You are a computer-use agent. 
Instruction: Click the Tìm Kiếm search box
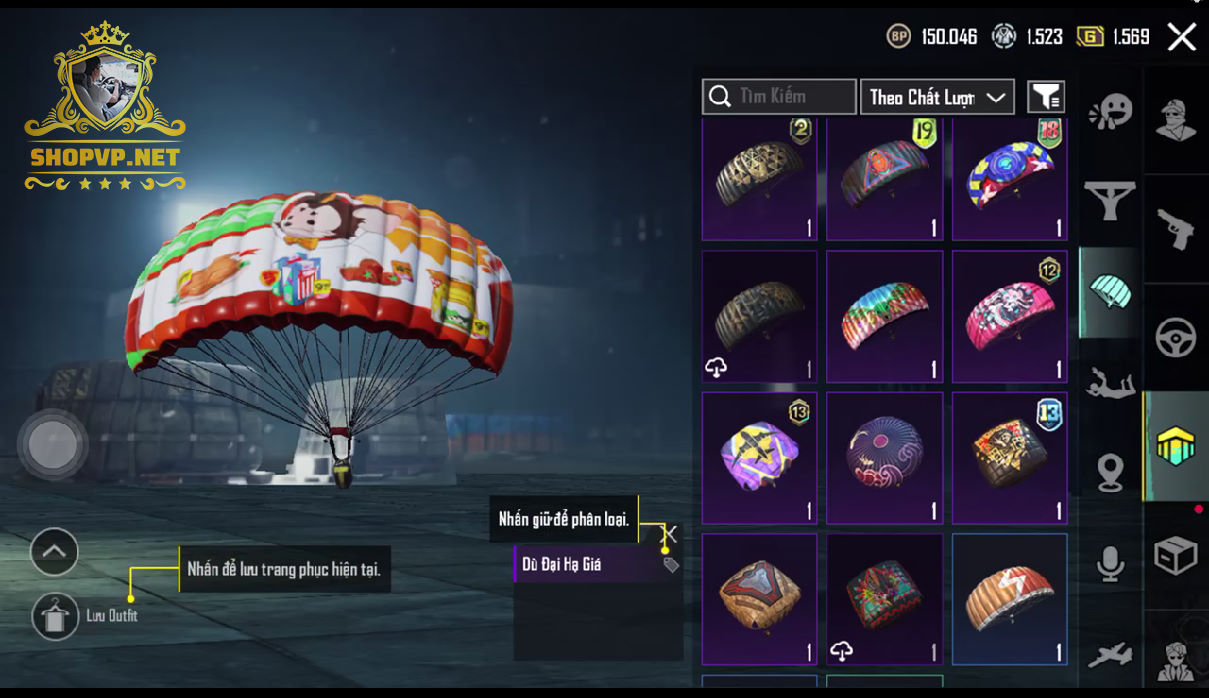pyautogui.click(x=779, y=97)
